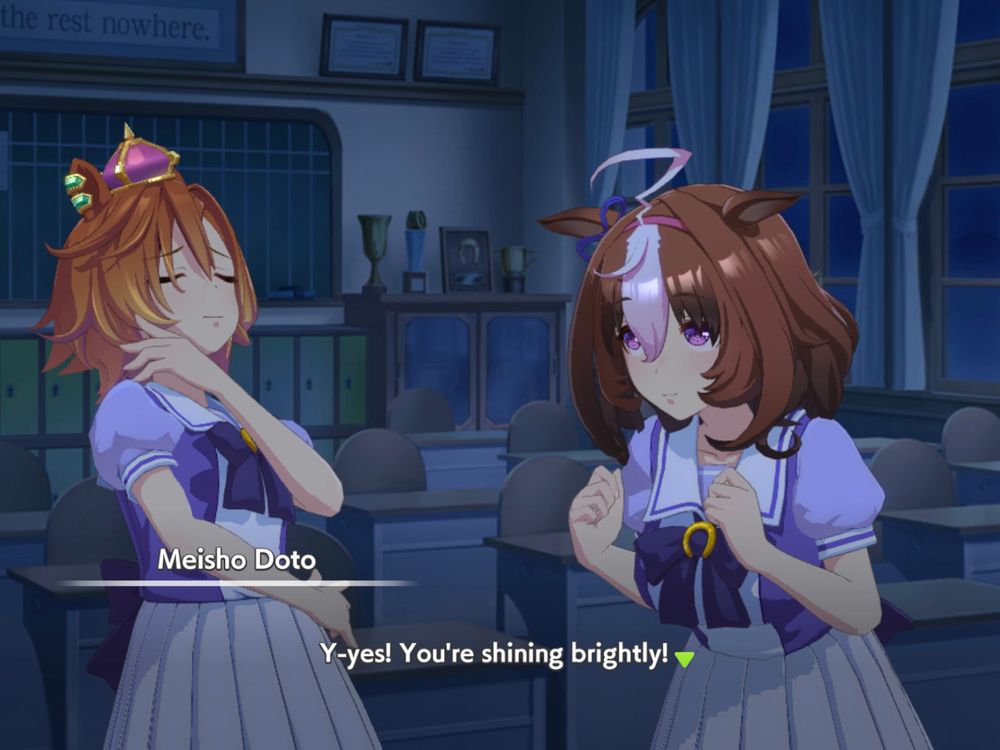Click the green arrow to continue dialogue
This screenshot has width=1000, height=750.
(x=684, y=658)
